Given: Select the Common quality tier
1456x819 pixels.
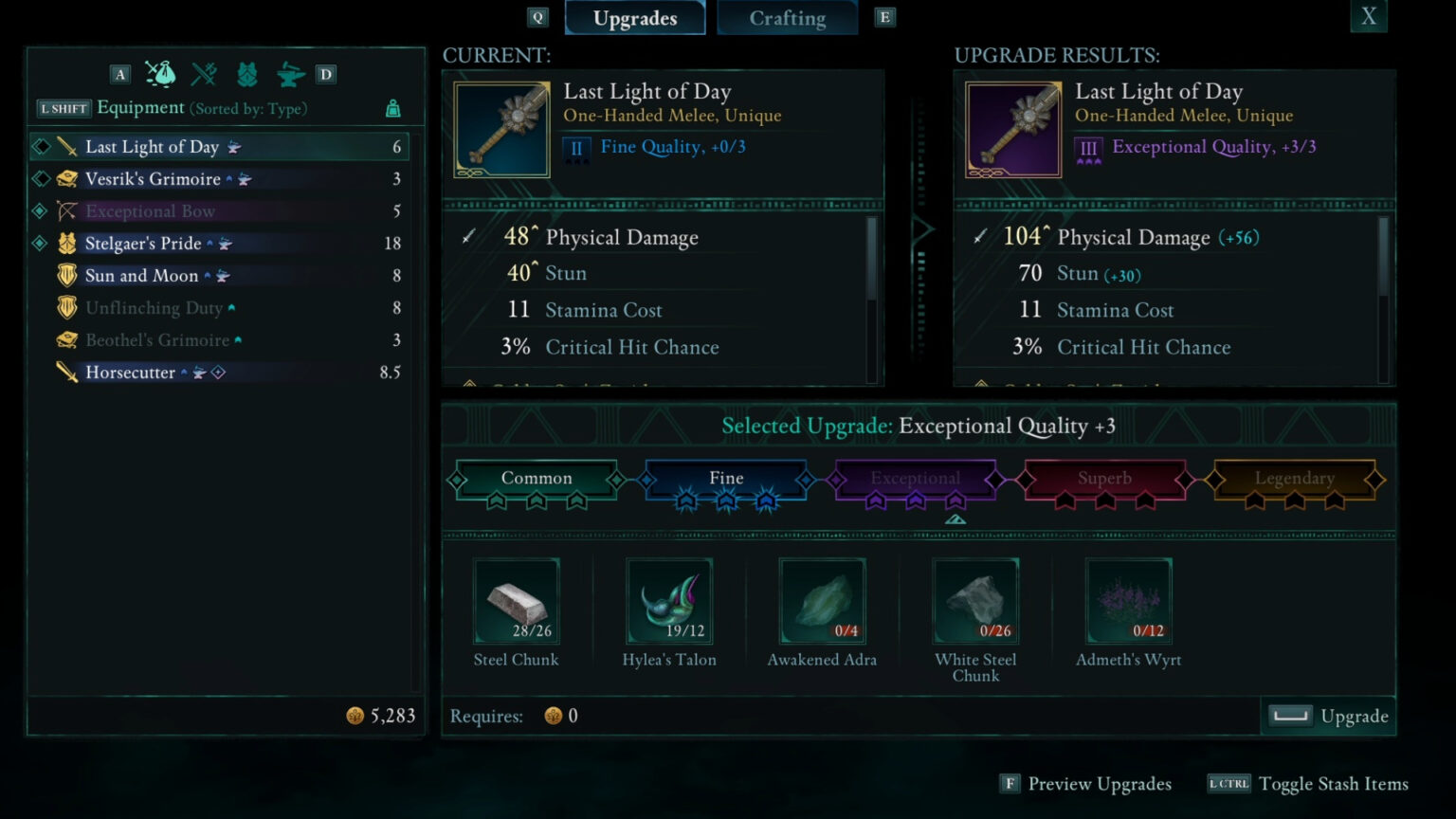Looking at the screenshot, I should [537, 479].
